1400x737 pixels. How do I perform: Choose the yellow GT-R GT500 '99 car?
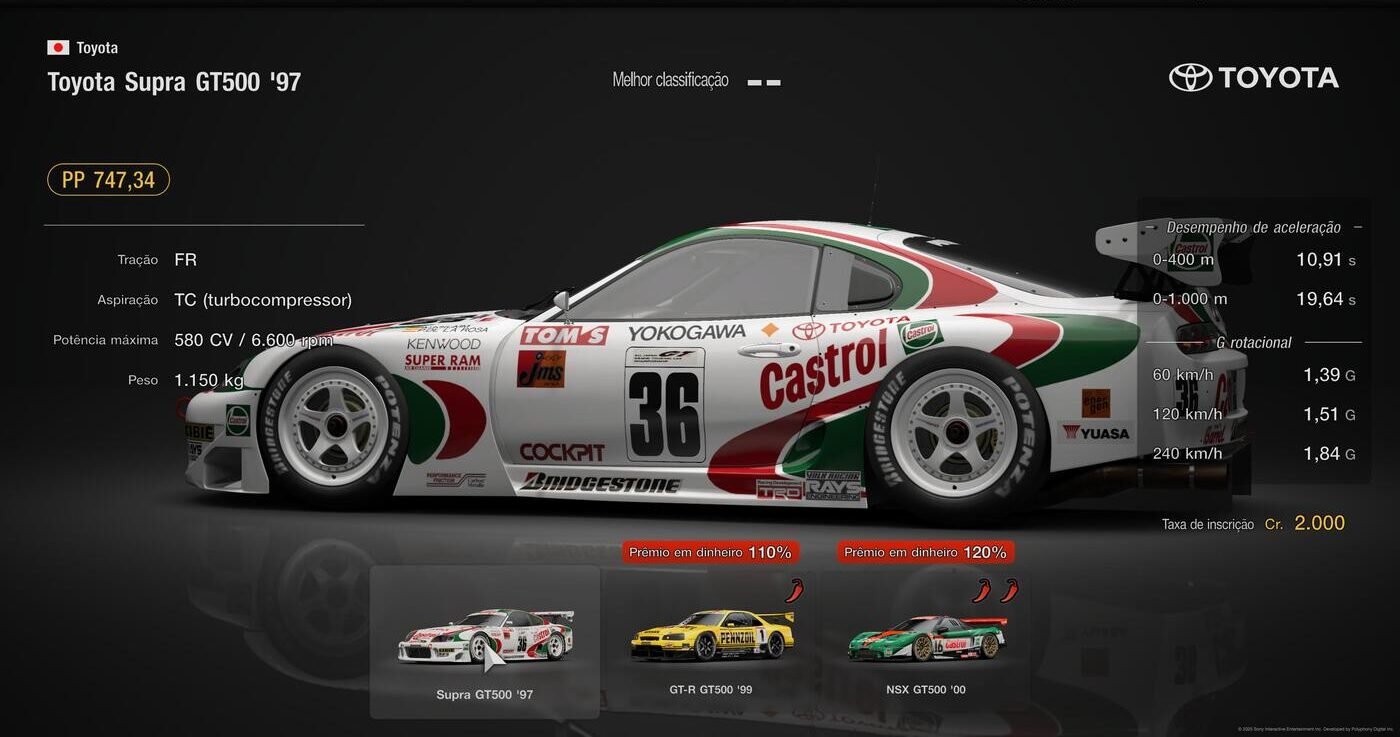pyautogui.click(x=711, y=641)
